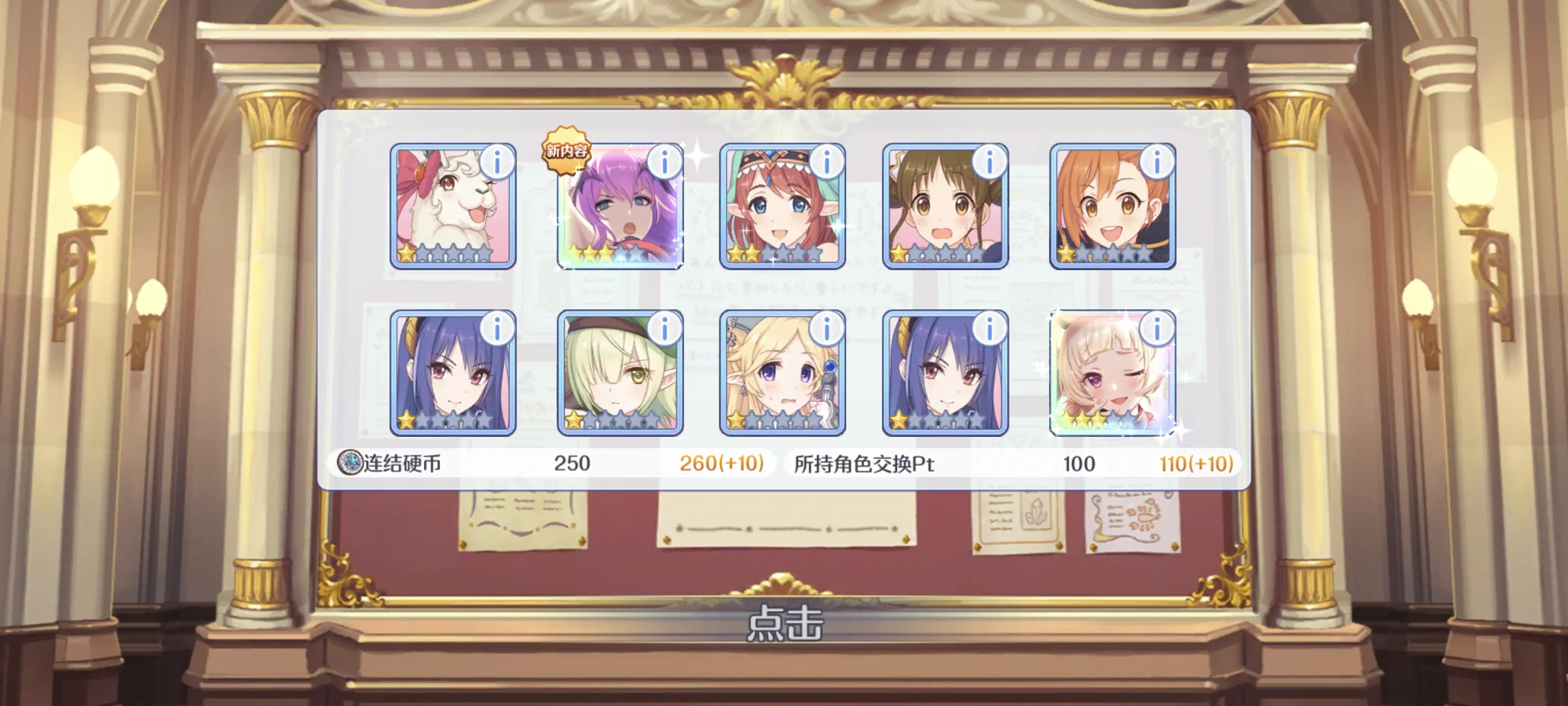Open info for the purple-haired new character
The width and height of the screenshot is (1568, 706).
664,162
